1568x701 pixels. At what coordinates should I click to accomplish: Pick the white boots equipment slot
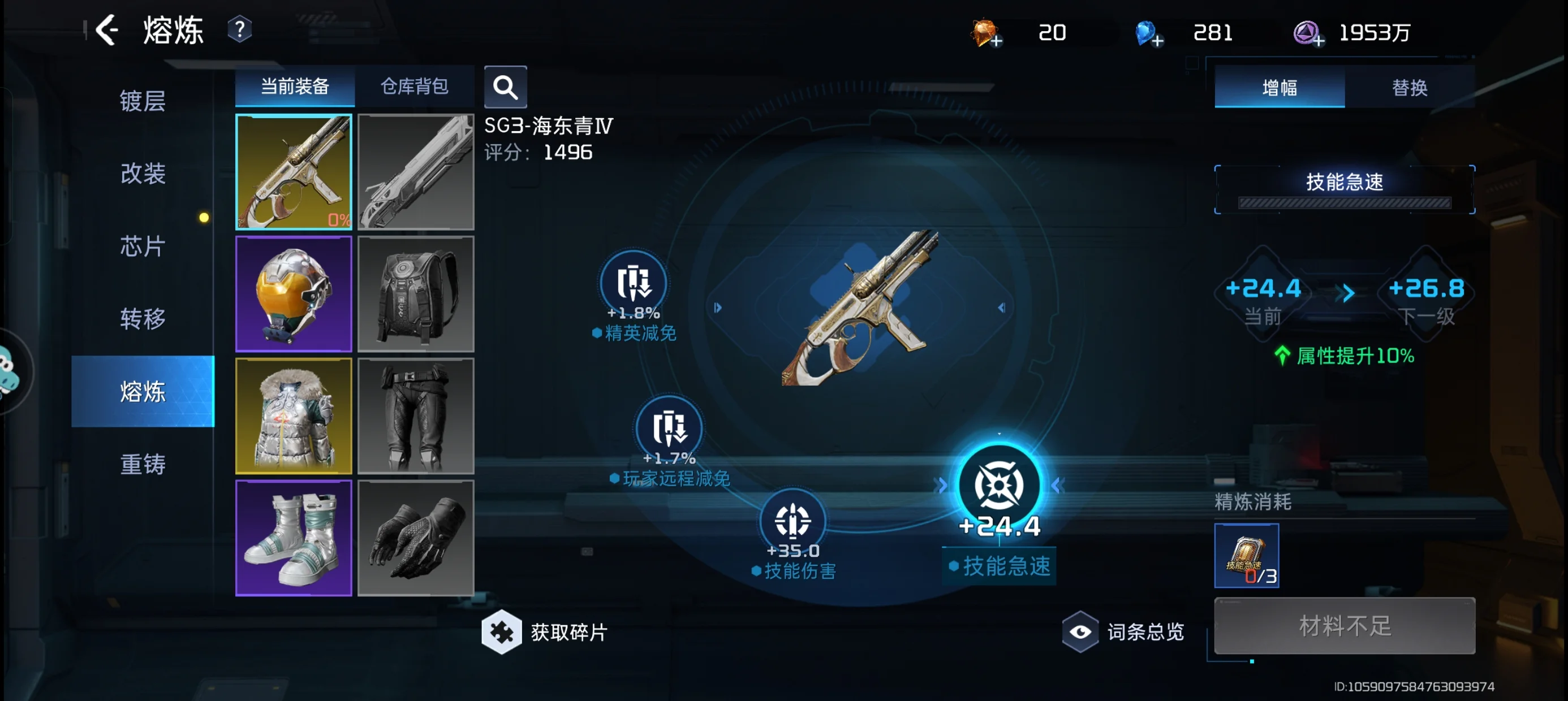point(294,538)
